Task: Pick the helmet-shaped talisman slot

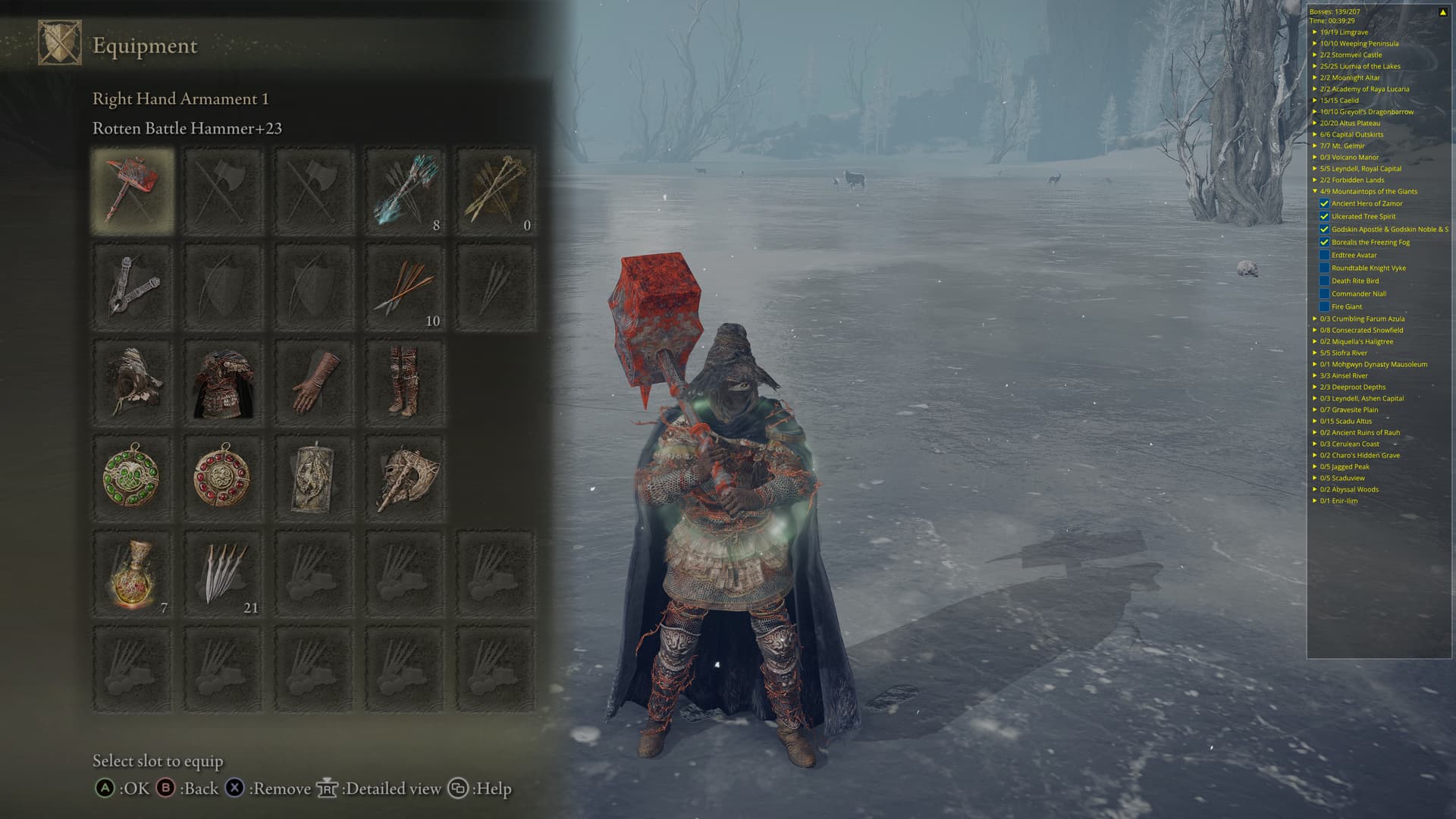Action: pos(405,479)
